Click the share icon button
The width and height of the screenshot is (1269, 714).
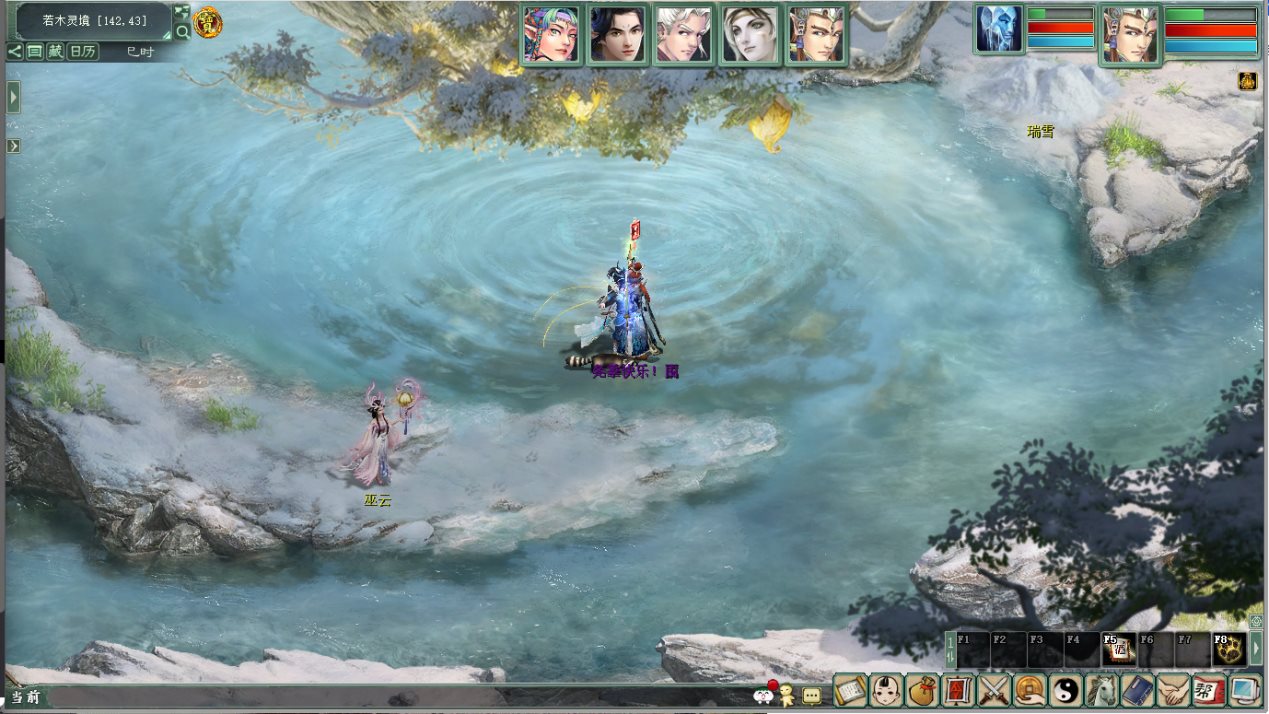pos(15,51)
